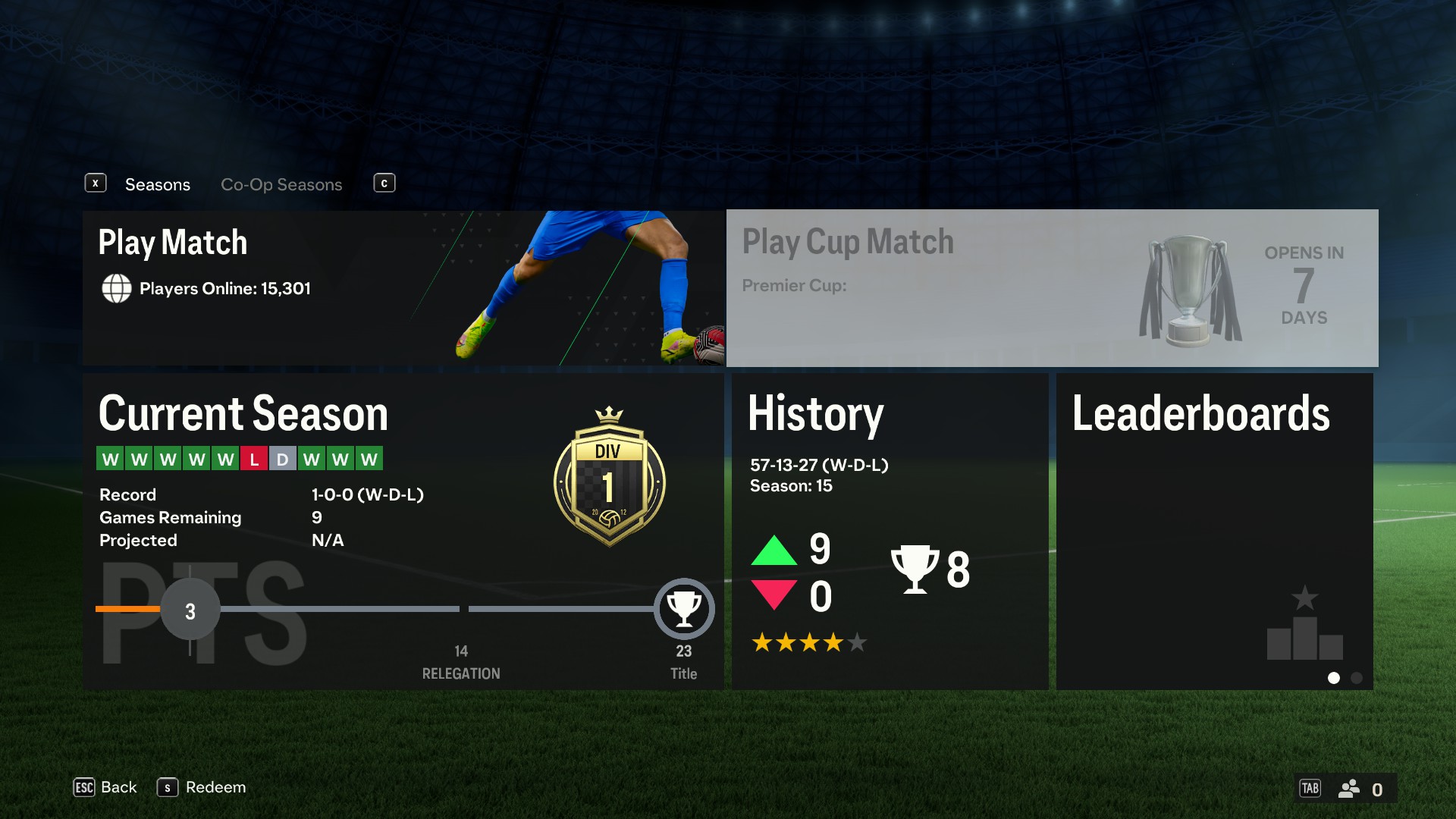The width and height of the screenshot is (1456, 819).
Task: Click the Redeem button
Action: coord(202,787)
